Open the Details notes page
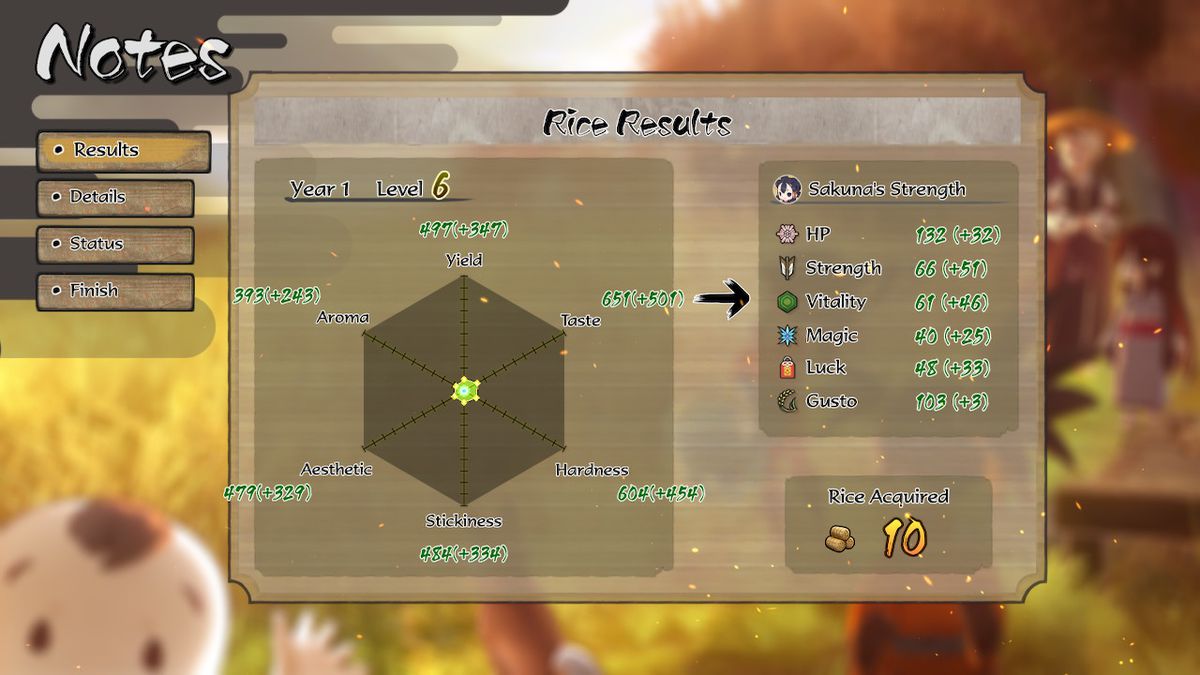Image resolution: width=1200 pixels, height=675 pixels. click(115, 197)
